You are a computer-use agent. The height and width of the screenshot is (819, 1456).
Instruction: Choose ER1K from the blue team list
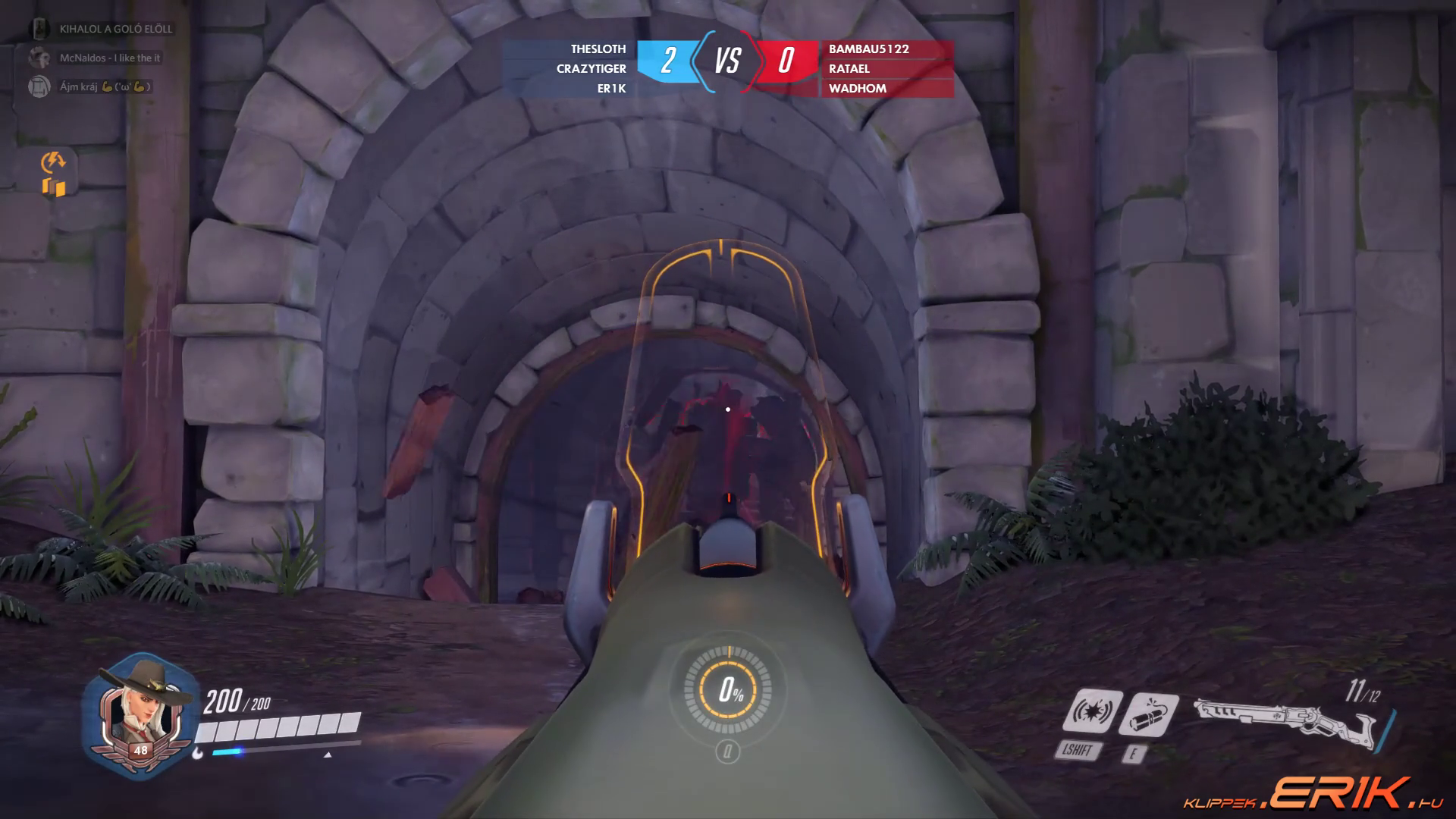point(611,89)
